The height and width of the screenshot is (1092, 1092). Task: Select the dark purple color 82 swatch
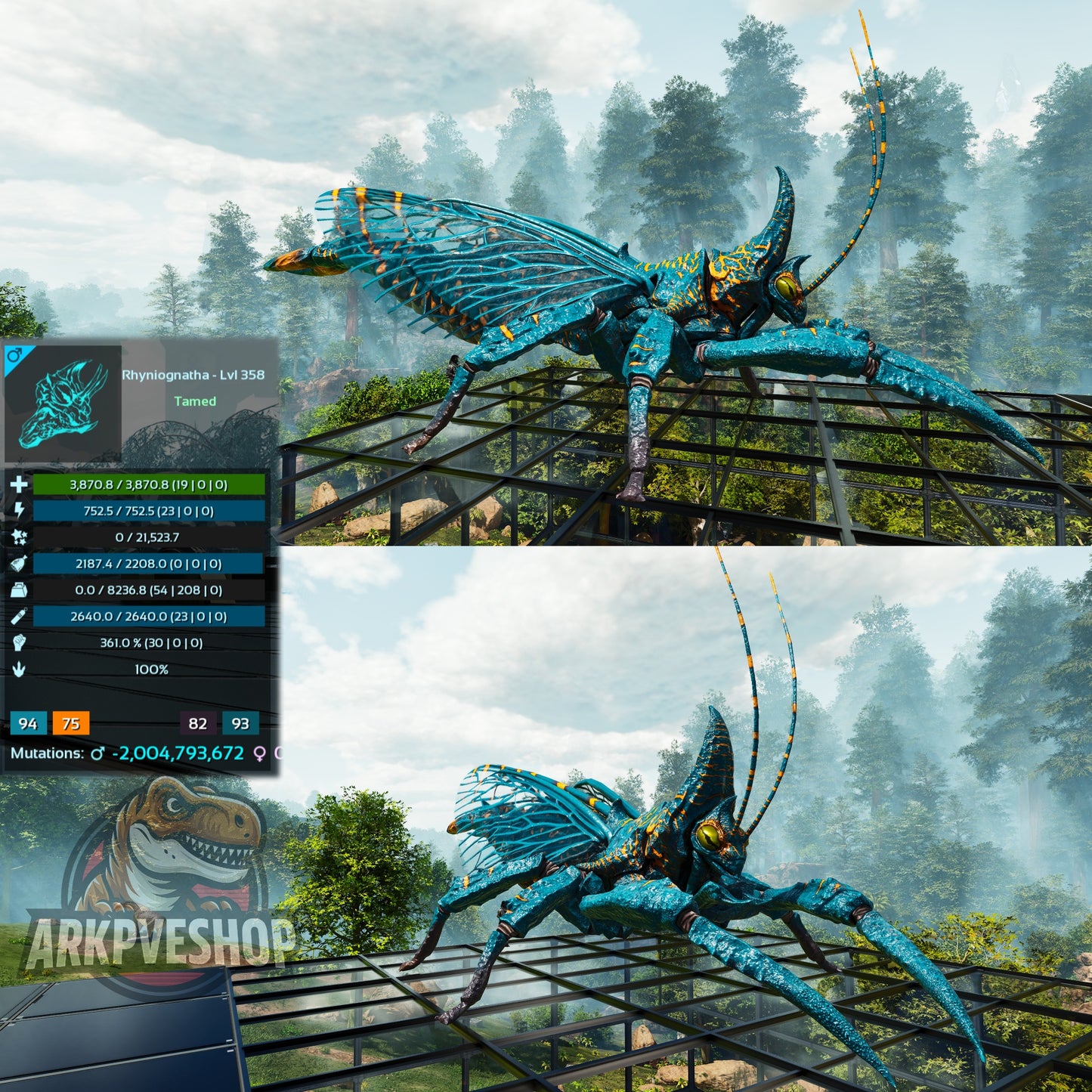pyautogui.click(x=198, y=723)
